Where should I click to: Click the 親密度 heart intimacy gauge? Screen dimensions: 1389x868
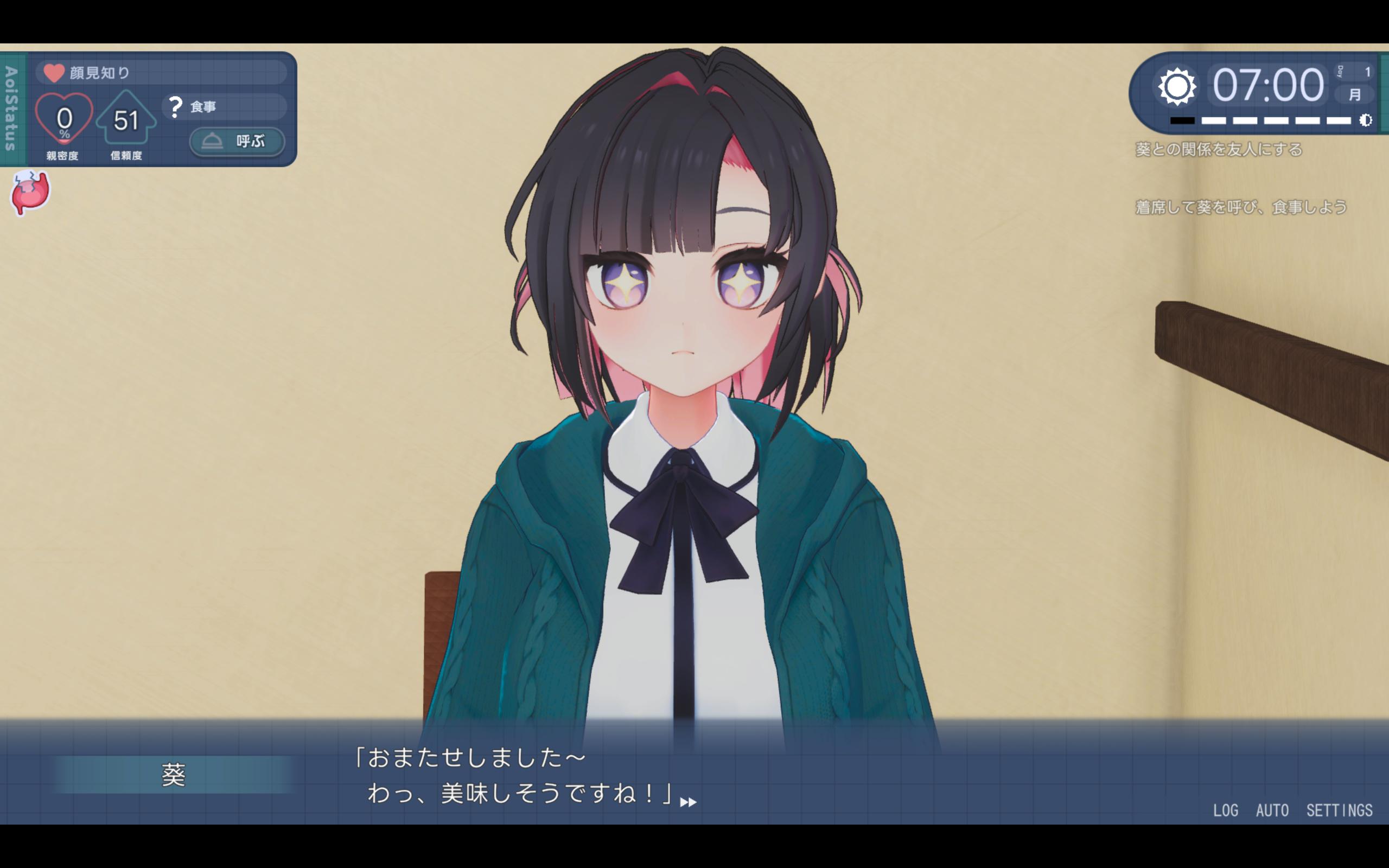click(63, 119)
